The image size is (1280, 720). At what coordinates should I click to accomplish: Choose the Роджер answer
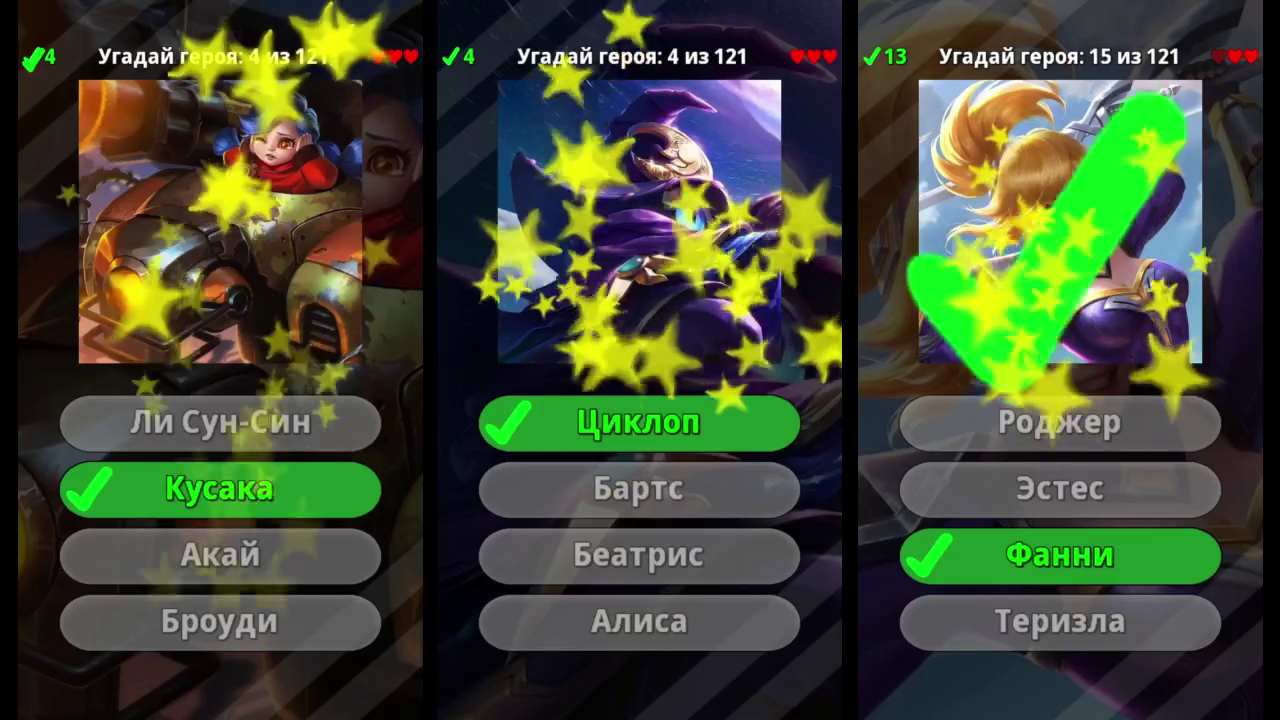[x=1060, y=423]
